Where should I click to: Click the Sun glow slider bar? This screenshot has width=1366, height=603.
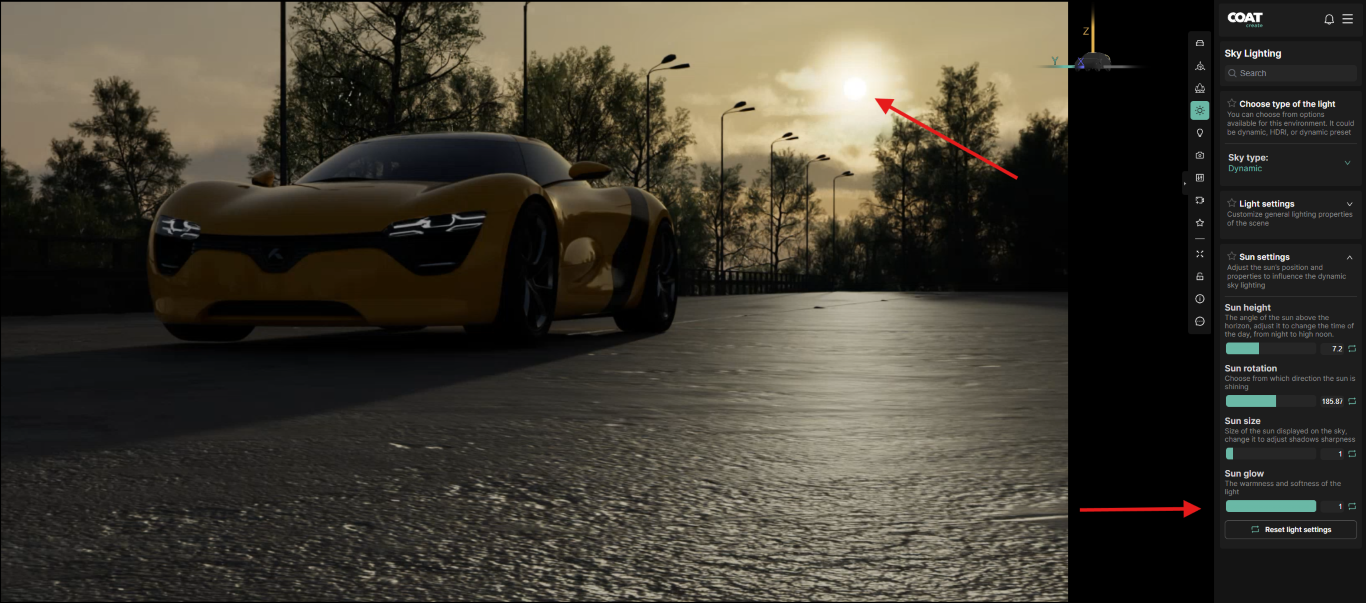point(1270,506)
